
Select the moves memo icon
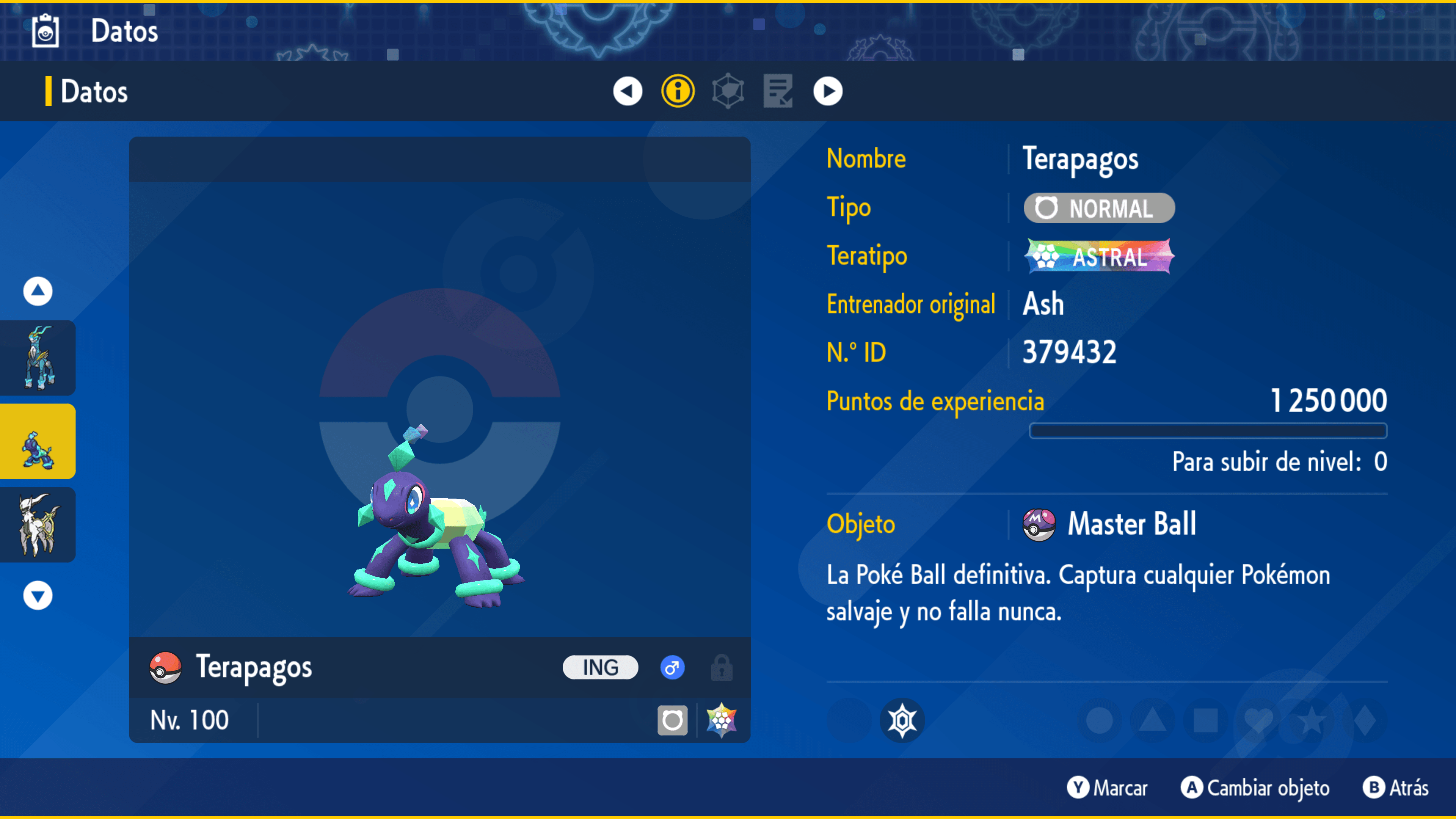point(777,91)
